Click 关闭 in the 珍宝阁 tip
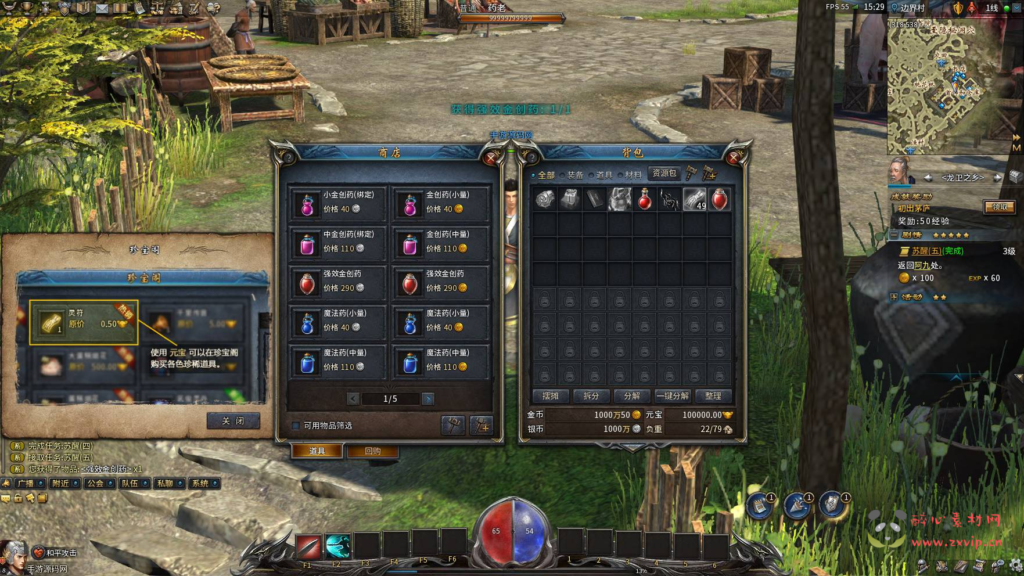The height and width of the screenshot is (576, 1024). (233, 420)
